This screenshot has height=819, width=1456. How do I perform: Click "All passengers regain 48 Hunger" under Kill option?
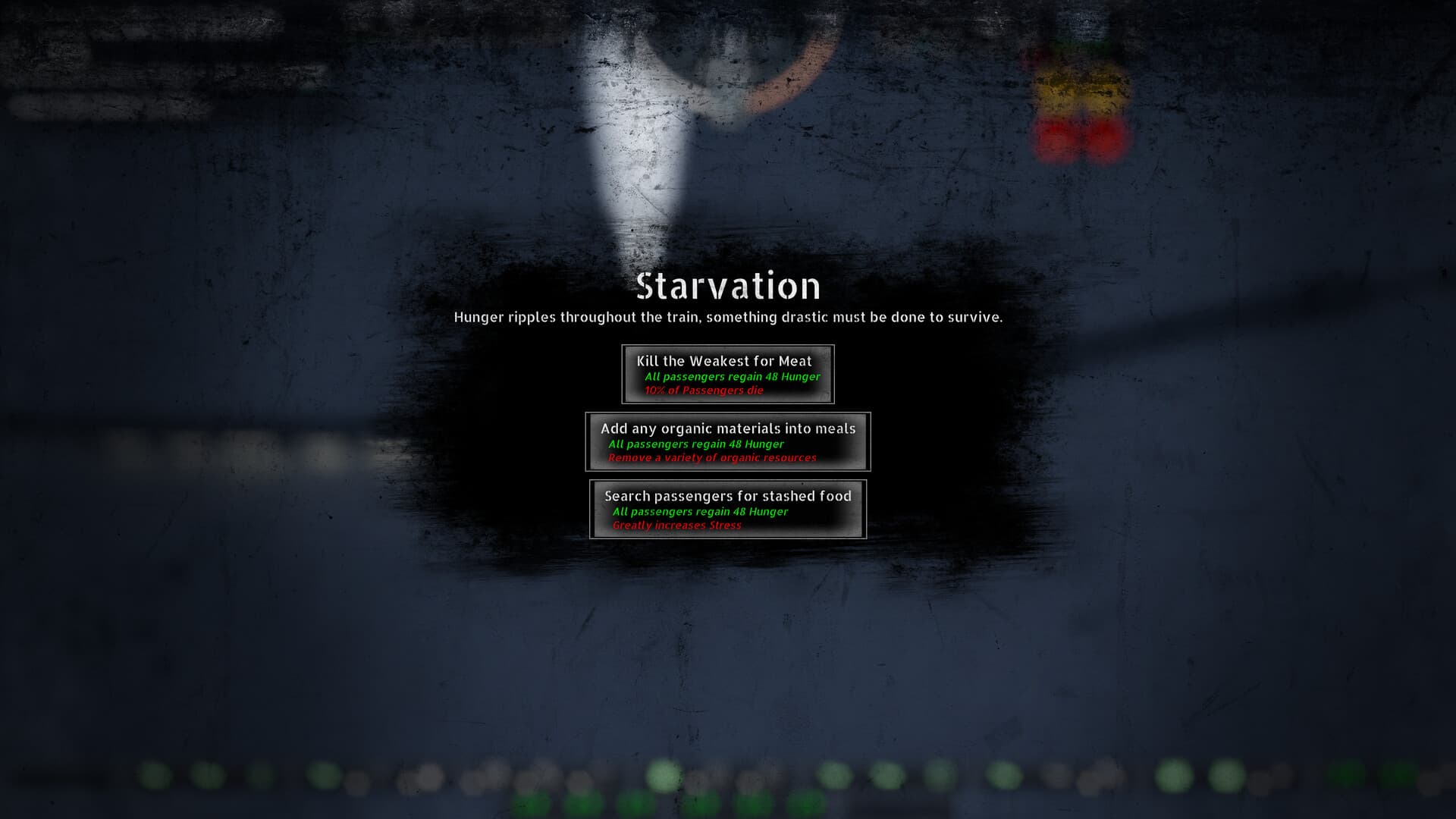tap(732, 375)
